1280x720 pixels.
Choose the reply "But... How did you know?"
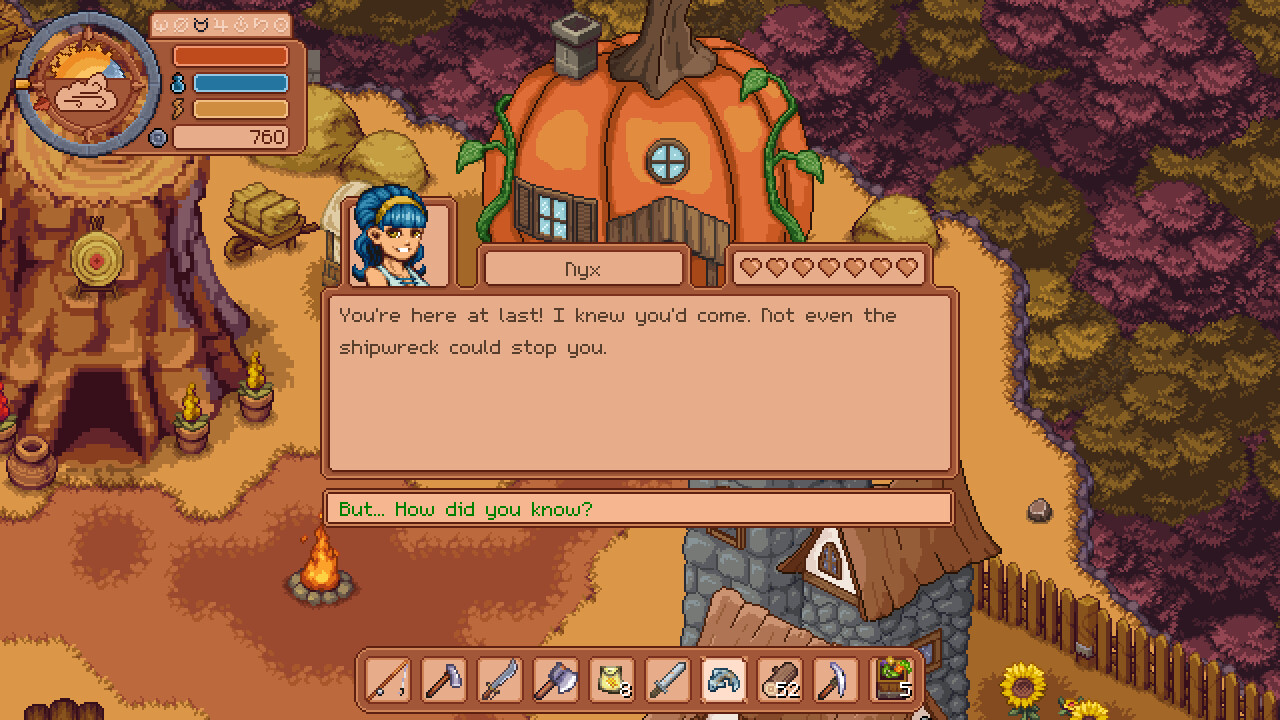pyautogui.click(x=637, y=509)
